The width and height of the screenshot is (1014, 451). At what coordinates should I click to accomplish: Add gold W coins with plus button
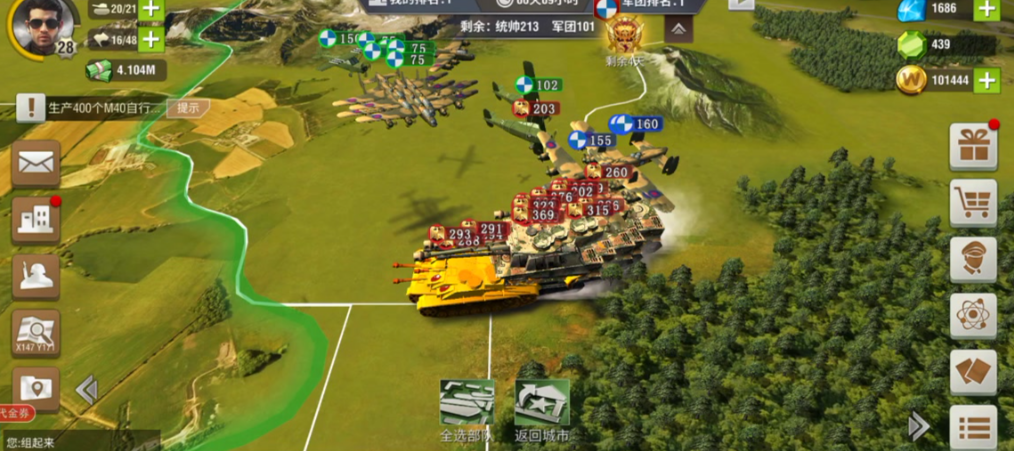[x=986, y=81]
